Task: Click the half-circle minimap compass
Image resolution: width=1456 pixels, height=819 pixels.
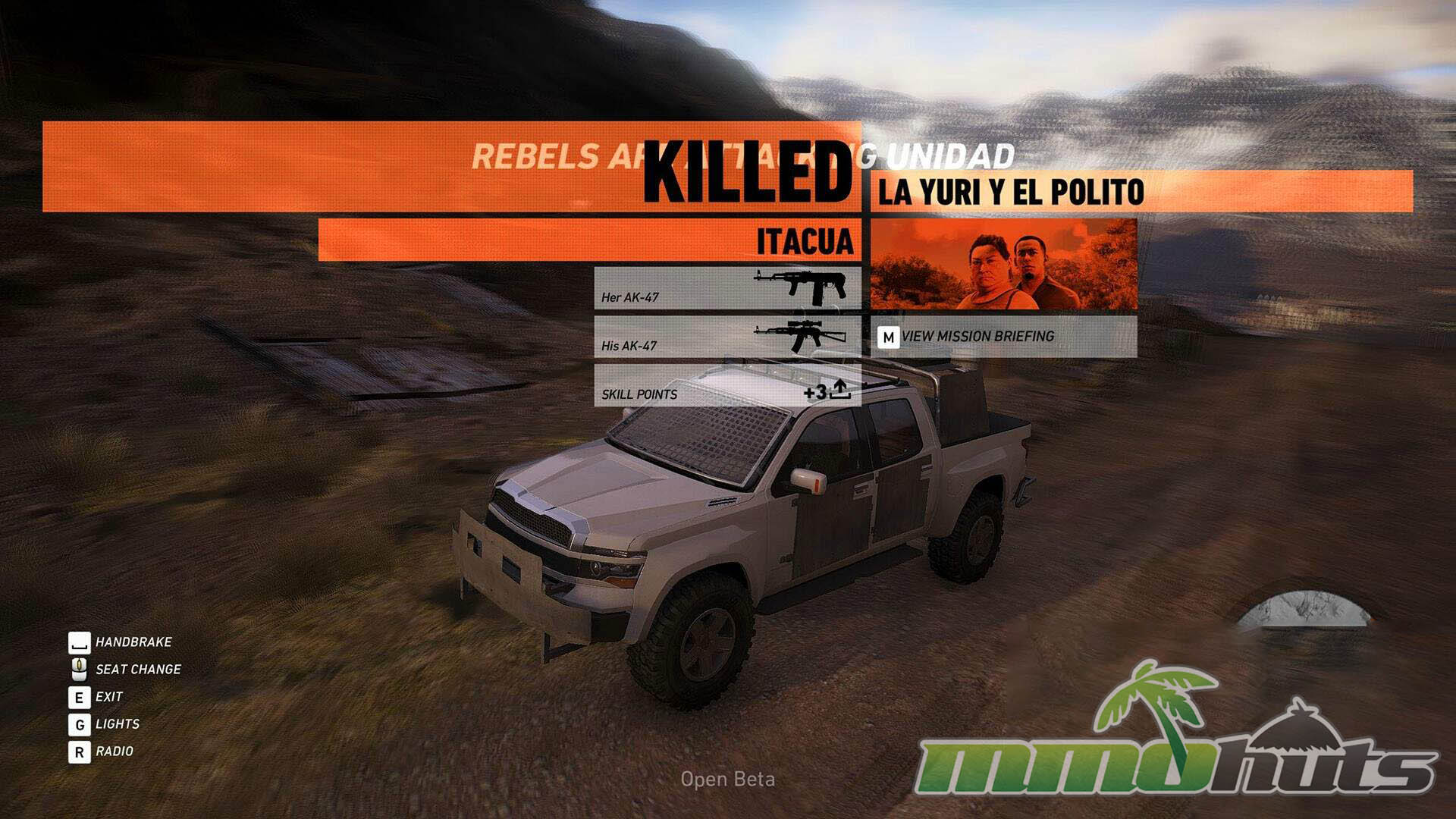Action: pos(1304,610)
